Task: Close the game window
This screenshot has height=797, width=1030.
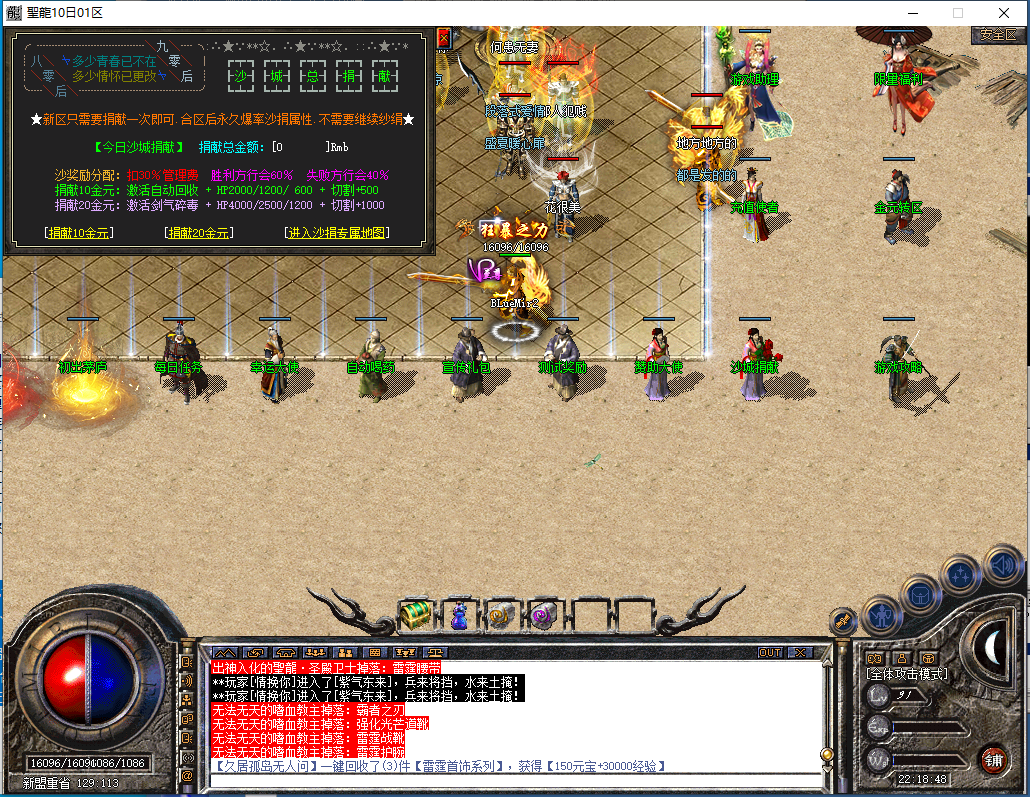Action: (1003, 13)
